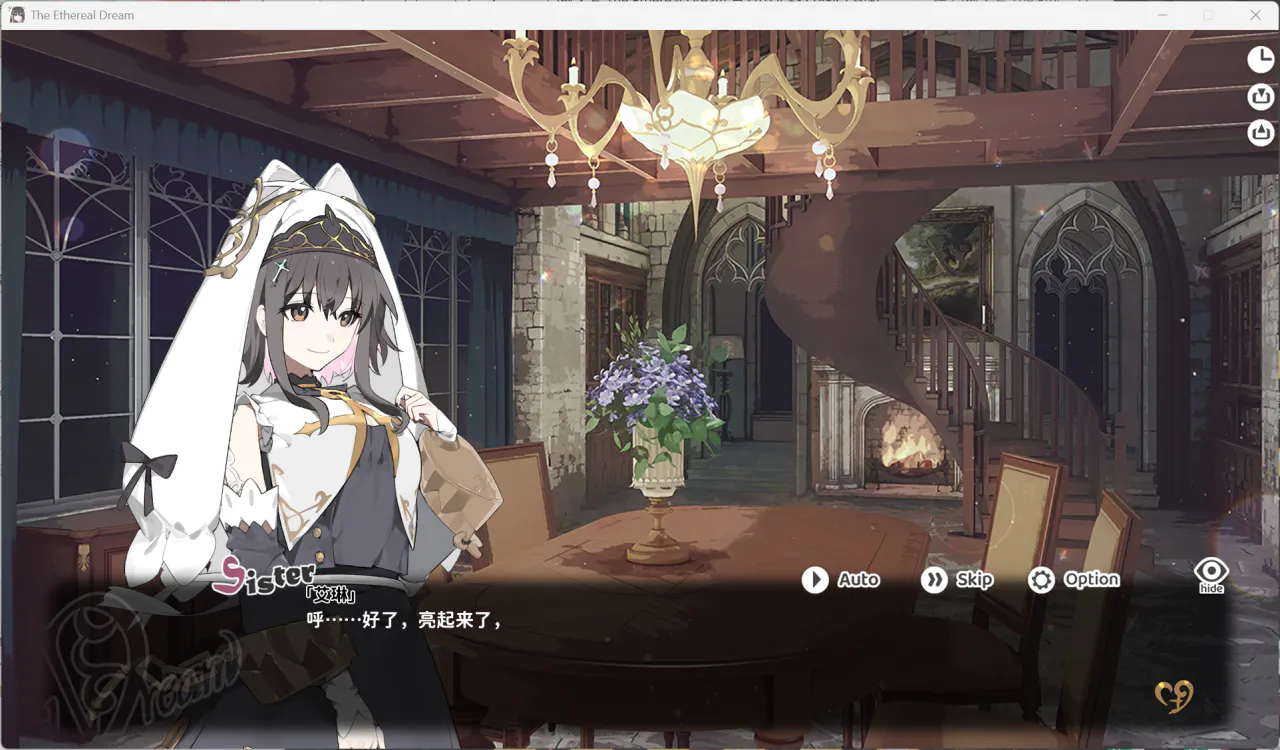Image resolution: width=1280 pixels, height=750 pixels.
Task: Minimize the Ethereal Dream window
Action: pos(1163,15)
